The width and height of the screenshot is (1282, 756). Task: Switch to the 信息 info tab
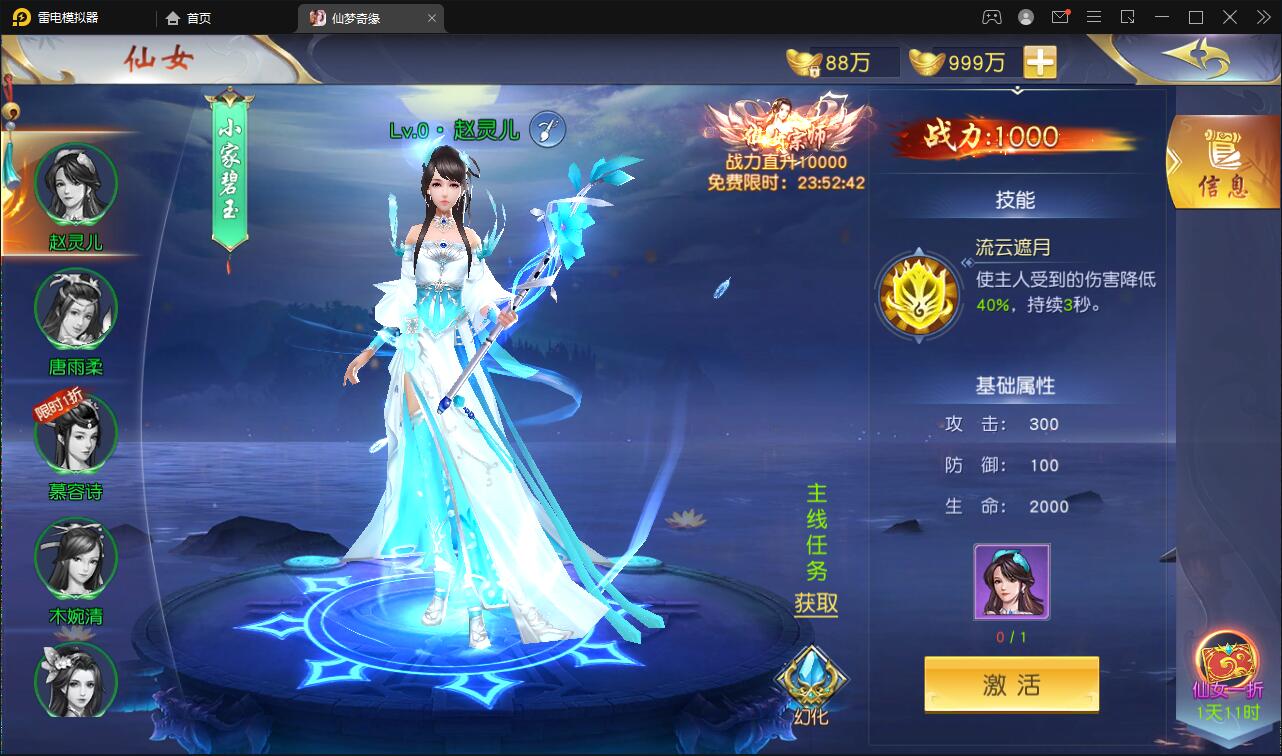(x=1224, y=165)
